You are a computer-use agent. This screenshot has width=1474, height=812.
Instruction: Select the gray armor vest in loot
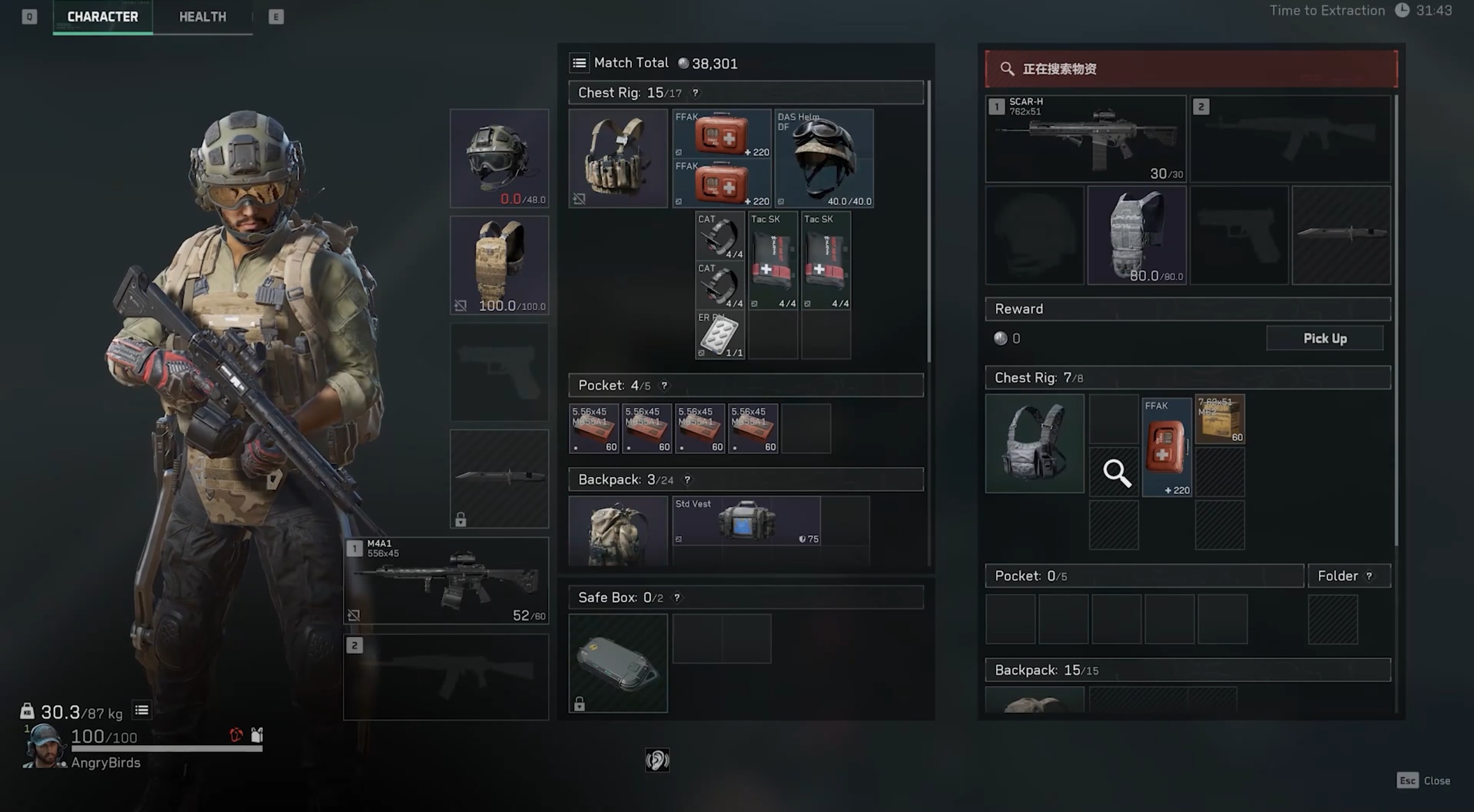click(x=1136, y=235)
